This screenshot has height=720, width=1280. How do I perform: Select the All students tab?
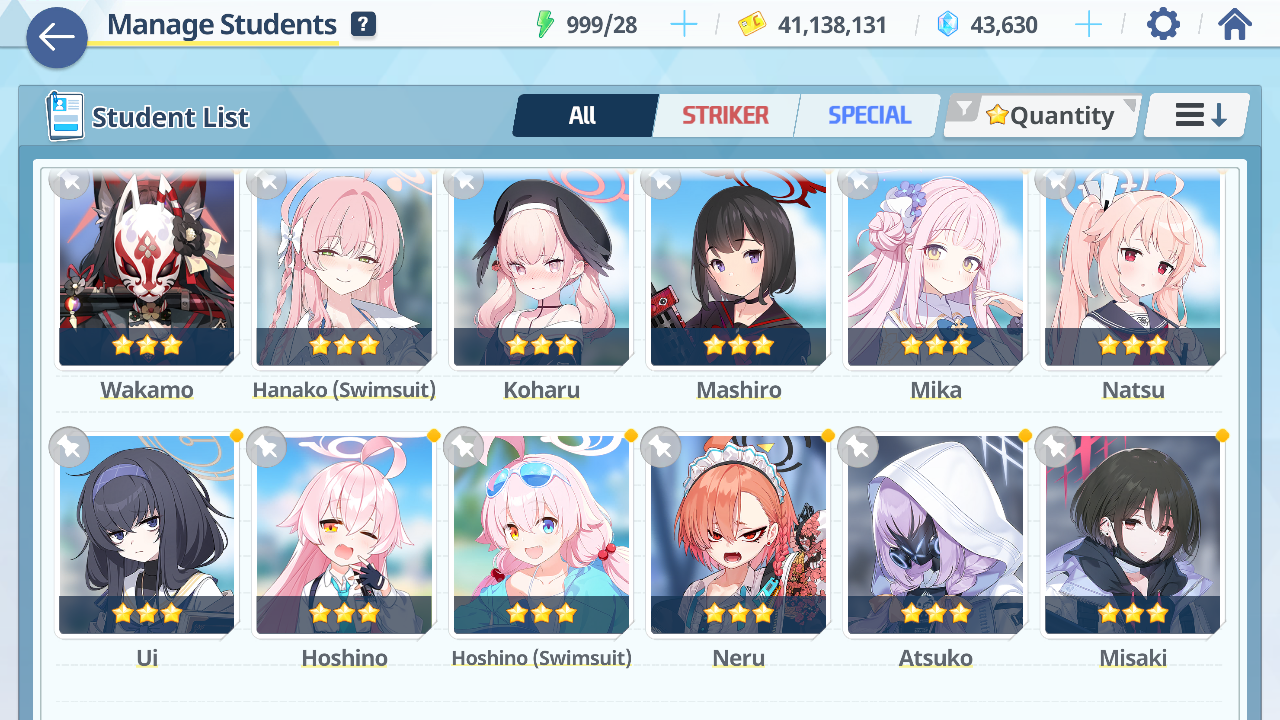(583, 116)
